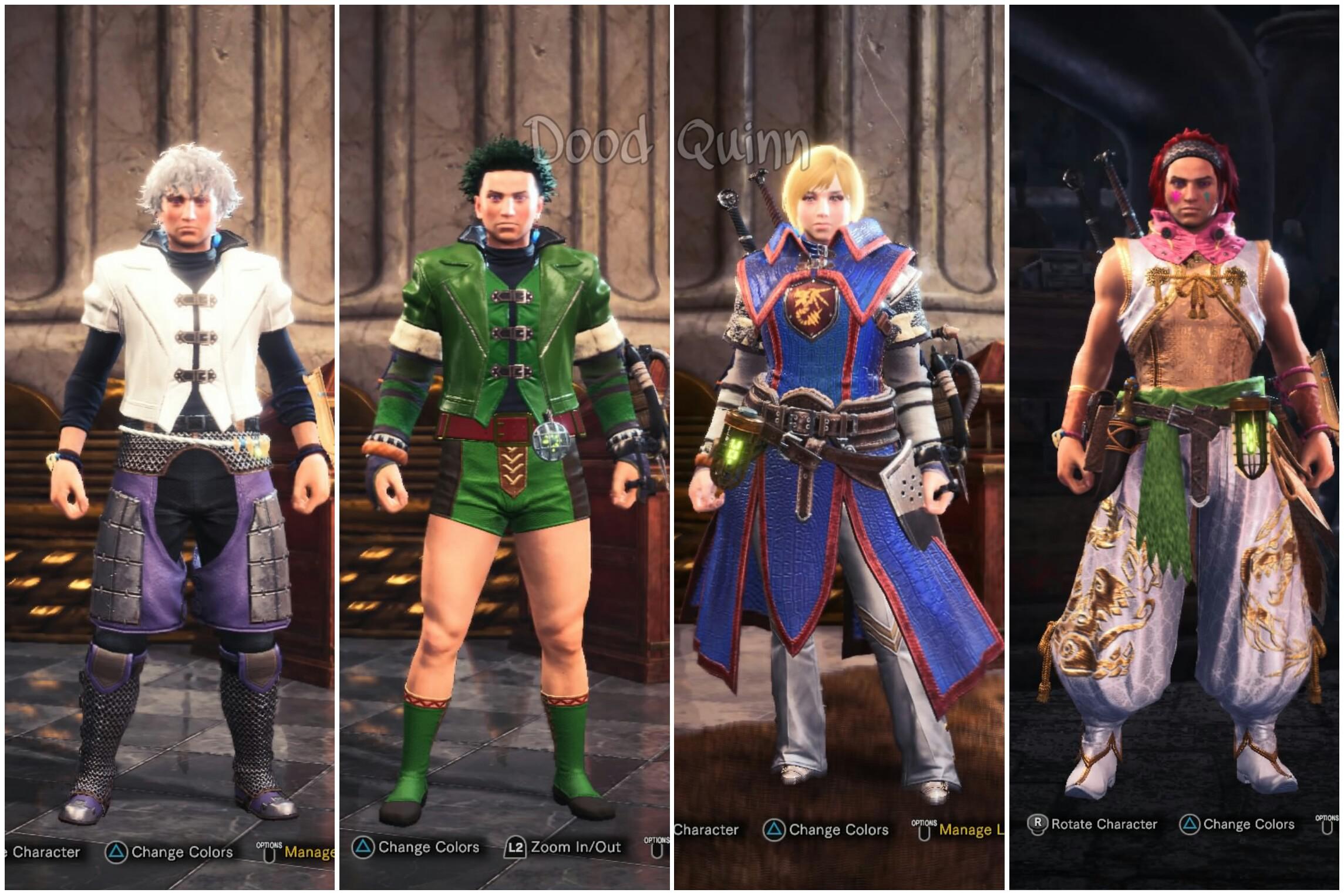The width and height of the screenshot is (1344, 896).
Task: Click the Character label in the third panel
Action: pos(705,829)
